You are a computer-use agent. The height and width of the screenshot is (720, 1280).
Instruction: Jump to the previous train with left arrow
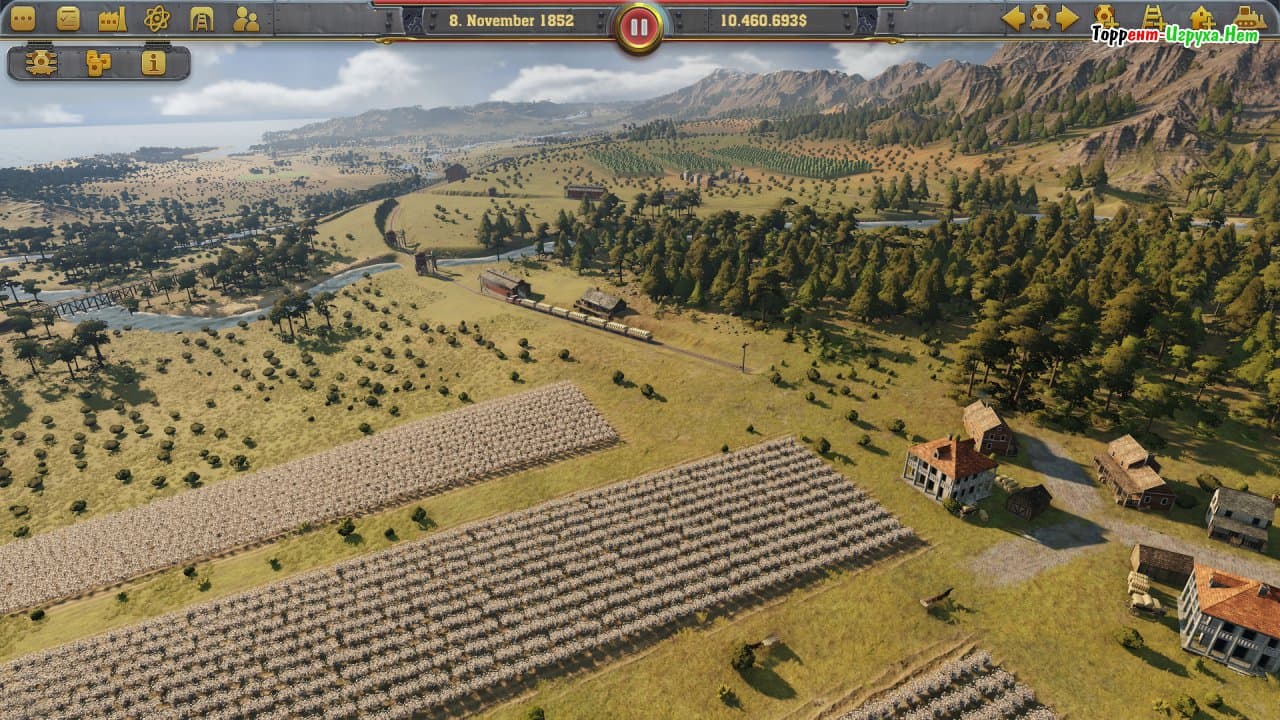[x=1013, y=17]
